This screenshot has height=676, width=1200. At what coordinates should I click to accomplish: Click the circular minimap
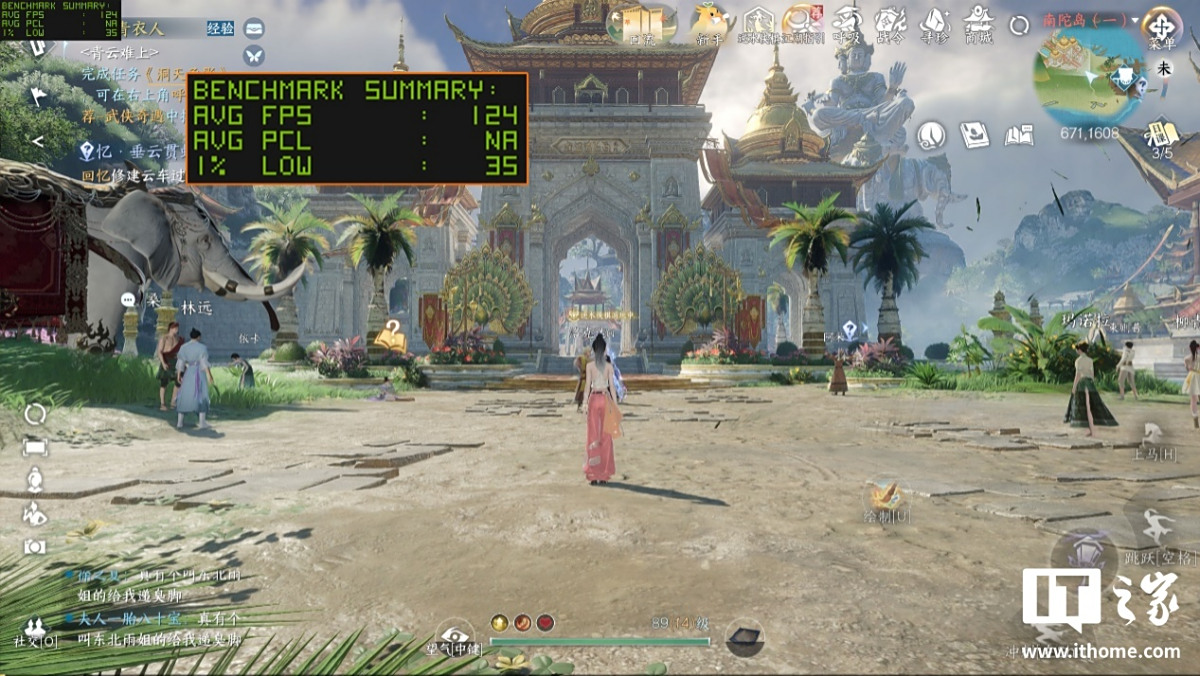click(x=1089, y=77)
